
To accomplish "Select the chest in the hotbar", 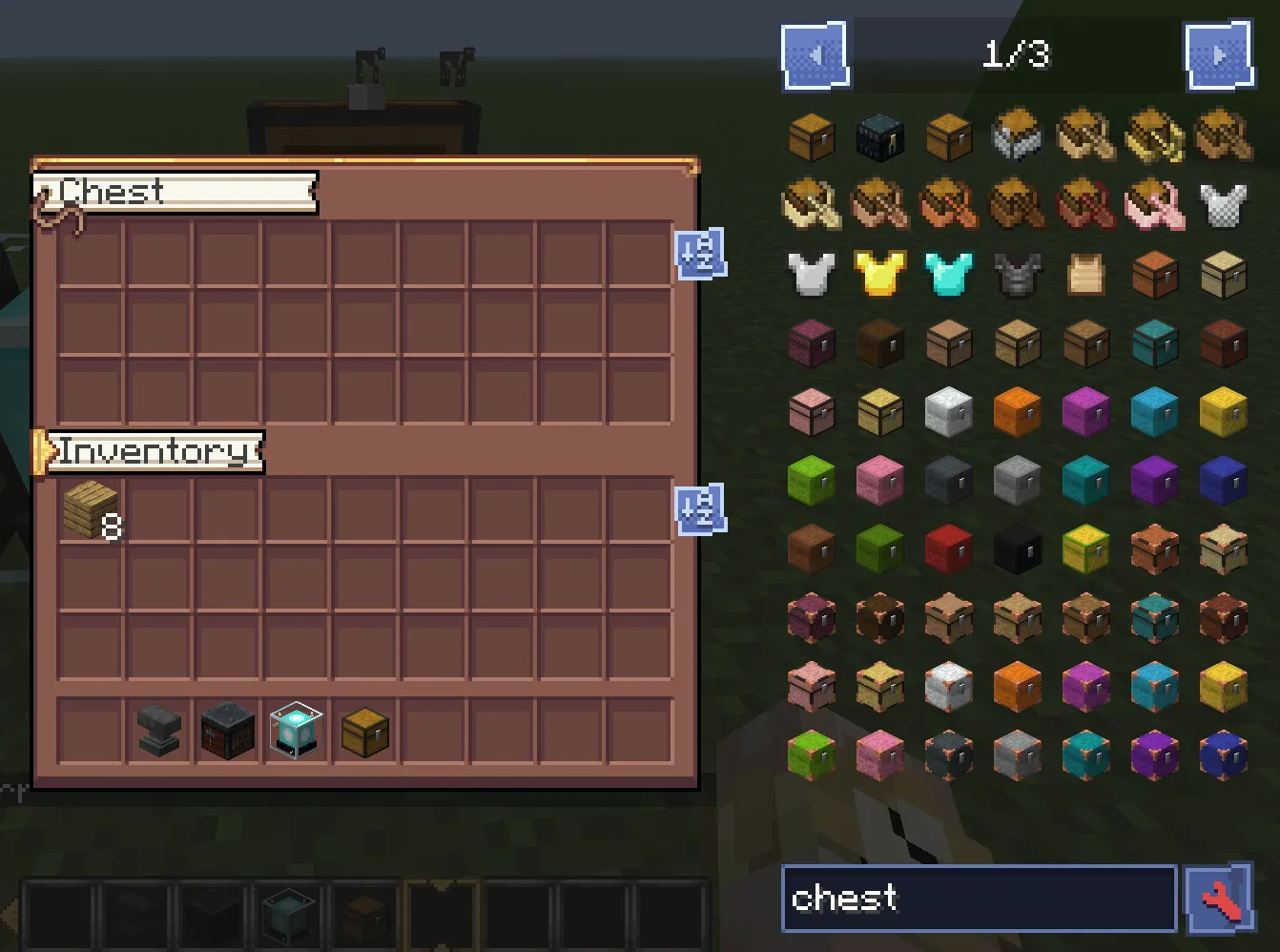I will coord(363,731).
